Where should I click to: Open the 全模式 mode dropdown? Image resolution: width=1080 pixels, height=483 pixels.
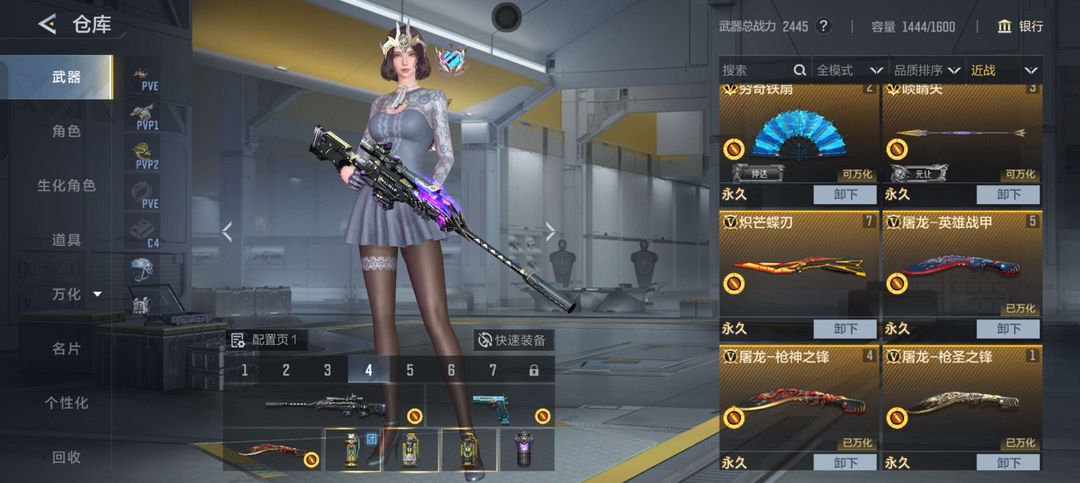point(849,70)
